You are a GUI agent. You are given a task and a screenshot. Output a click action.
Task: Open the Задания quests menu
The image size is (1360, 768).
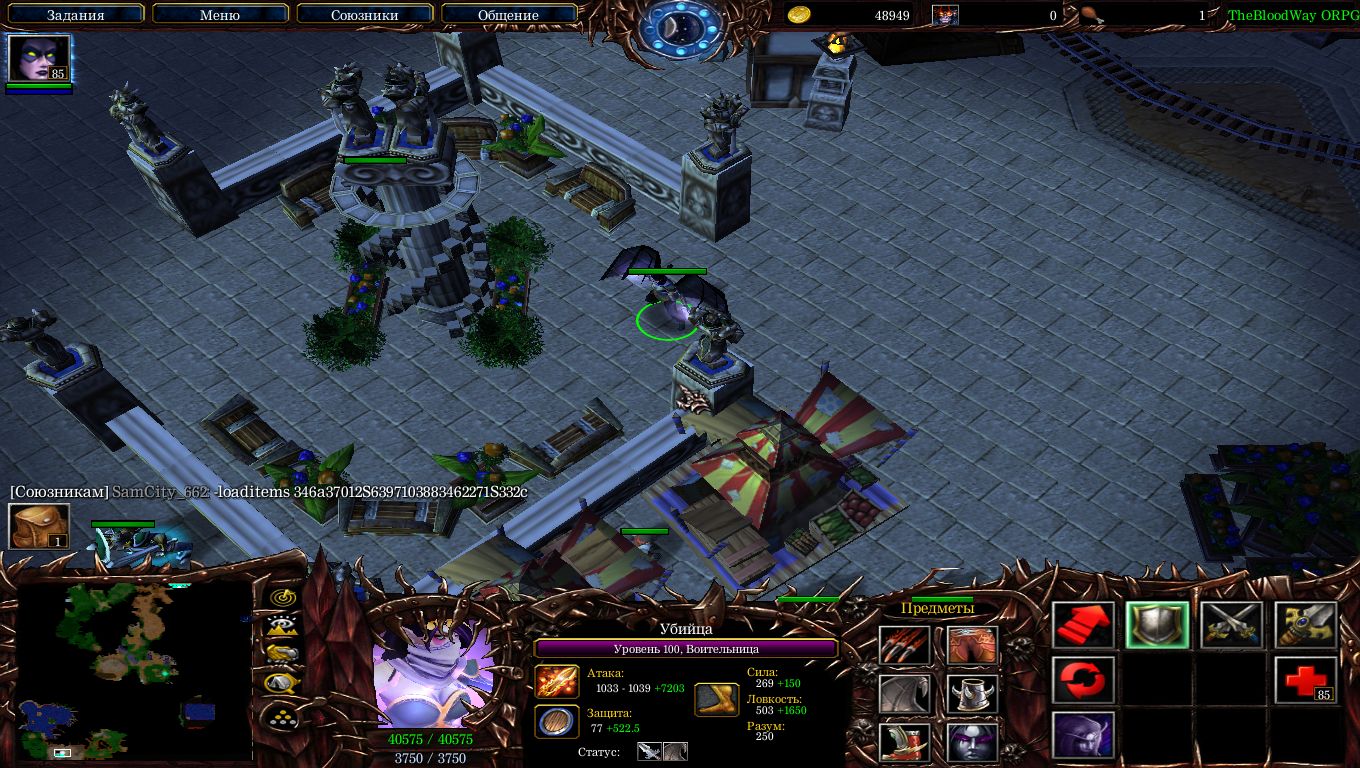click(x=76, y=15)
